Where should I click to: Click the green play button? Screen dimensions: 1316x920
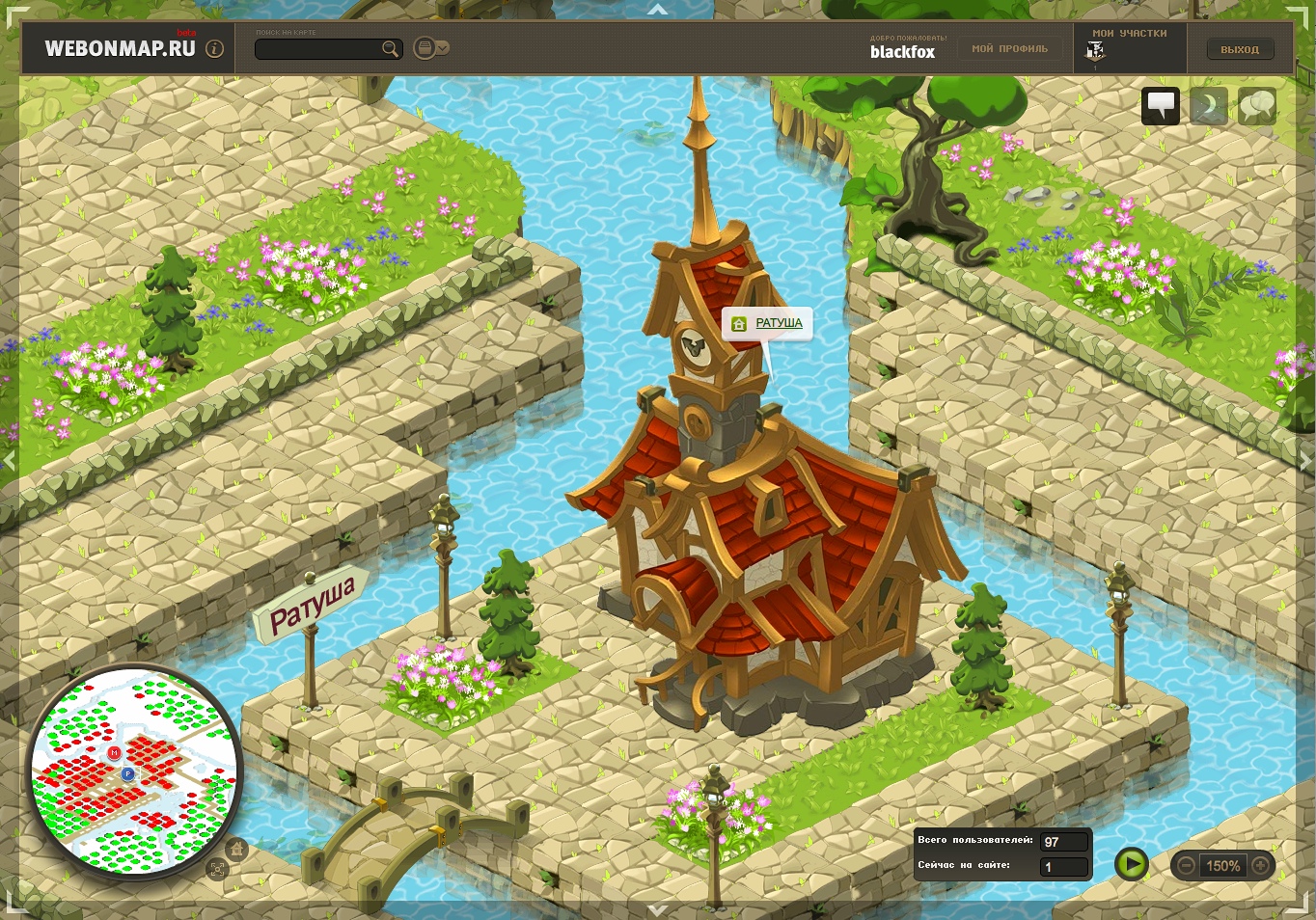coord(1131,864)
